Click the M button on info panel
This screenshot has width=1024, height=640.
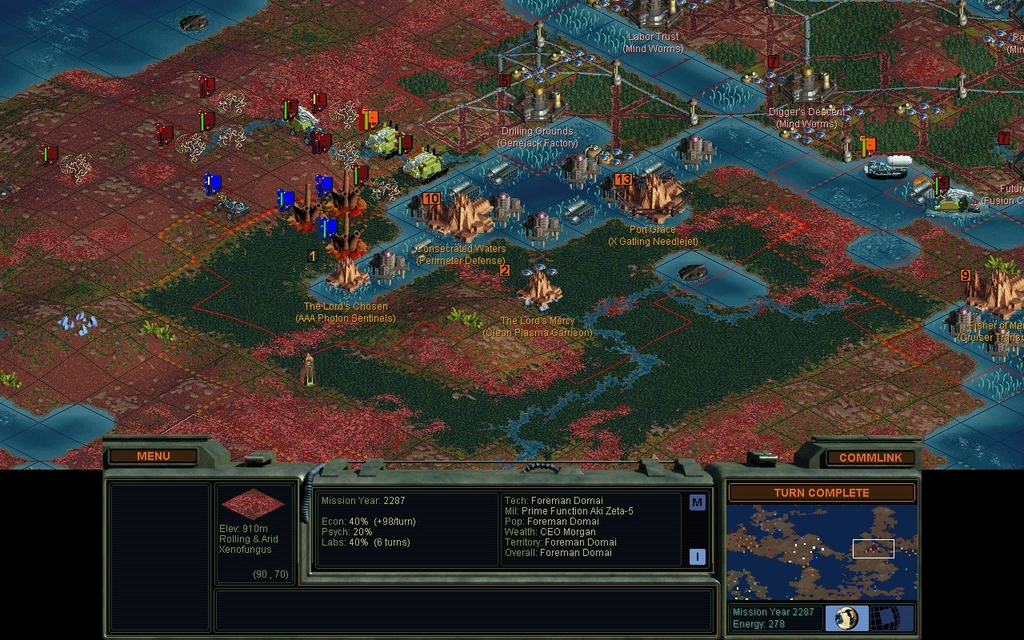click(x=697, y=503)
